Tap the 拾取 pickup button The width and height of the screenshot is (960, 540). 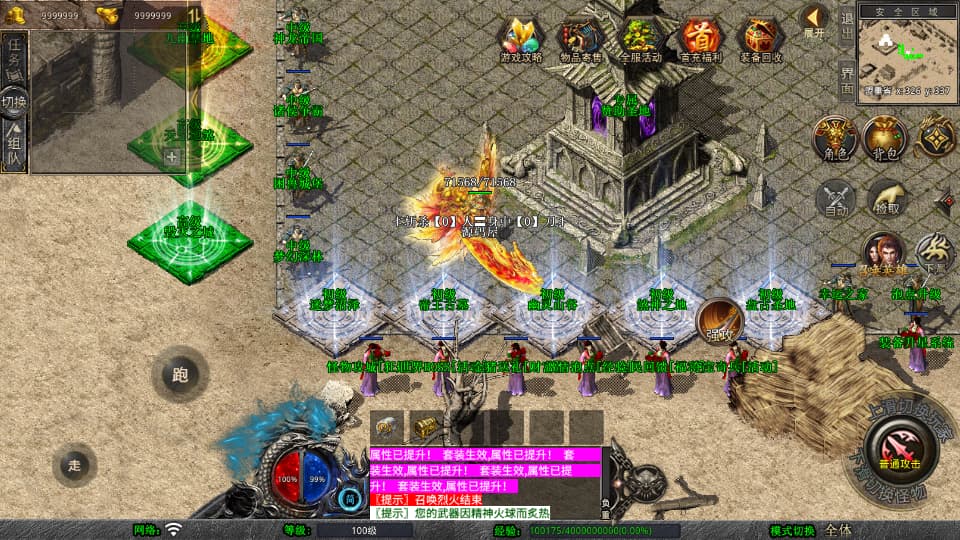885,199
